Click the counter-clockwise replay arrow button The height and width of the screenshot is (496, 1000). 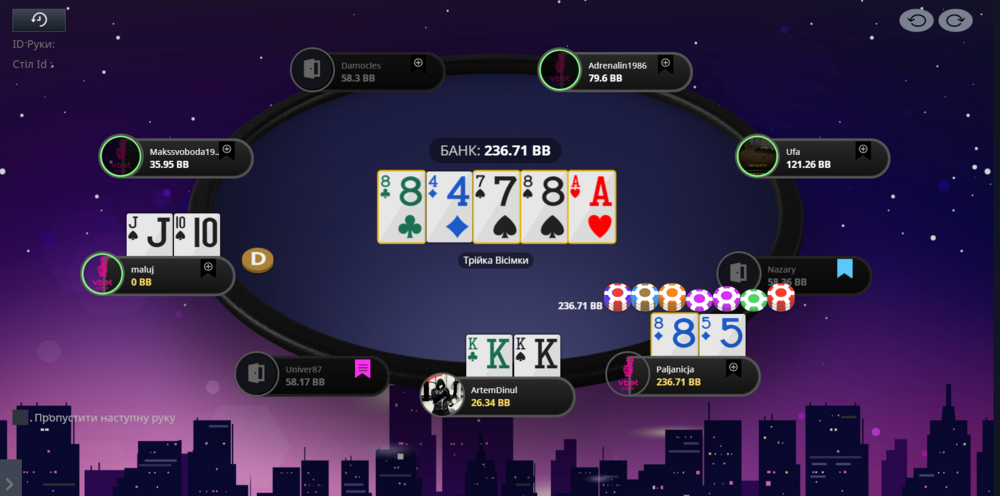916,20
